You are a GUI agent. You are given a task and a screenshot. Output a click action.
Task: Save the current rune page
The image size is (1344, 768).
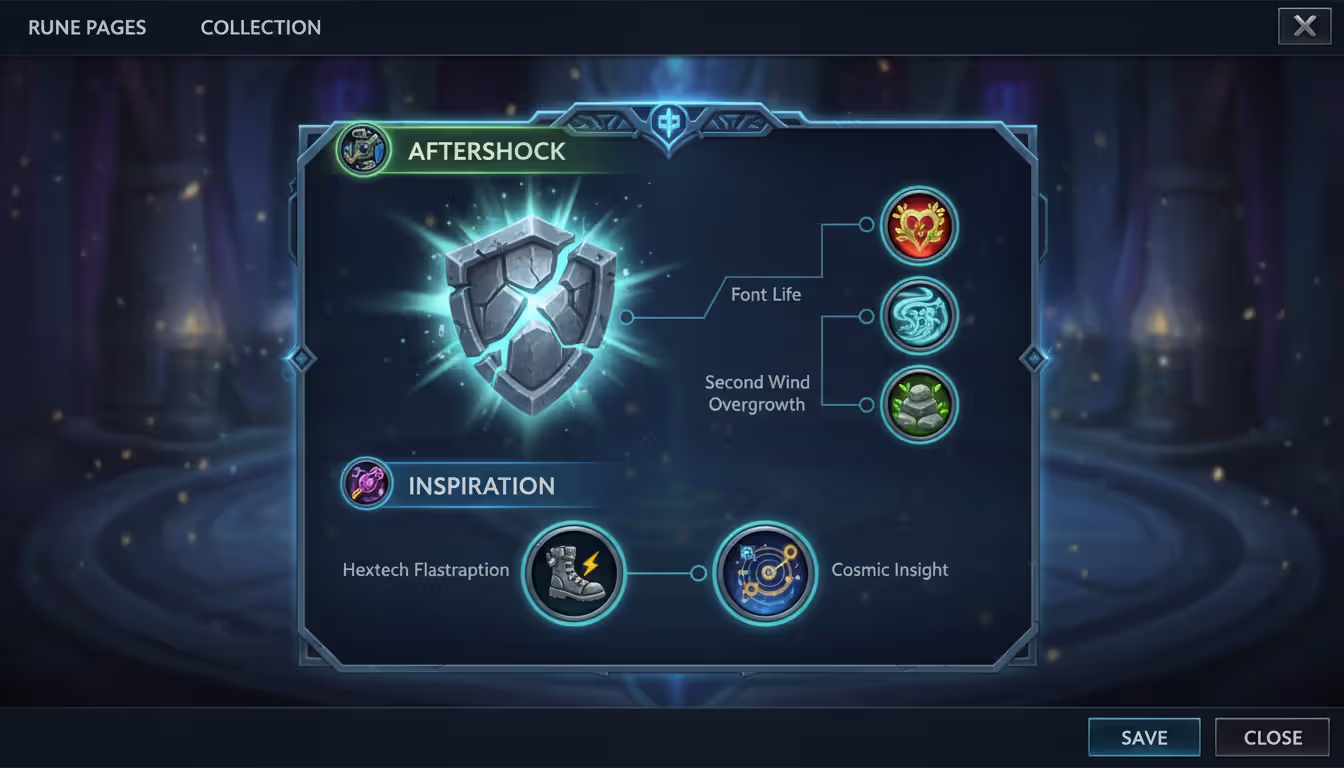[x=1144, y=737]
